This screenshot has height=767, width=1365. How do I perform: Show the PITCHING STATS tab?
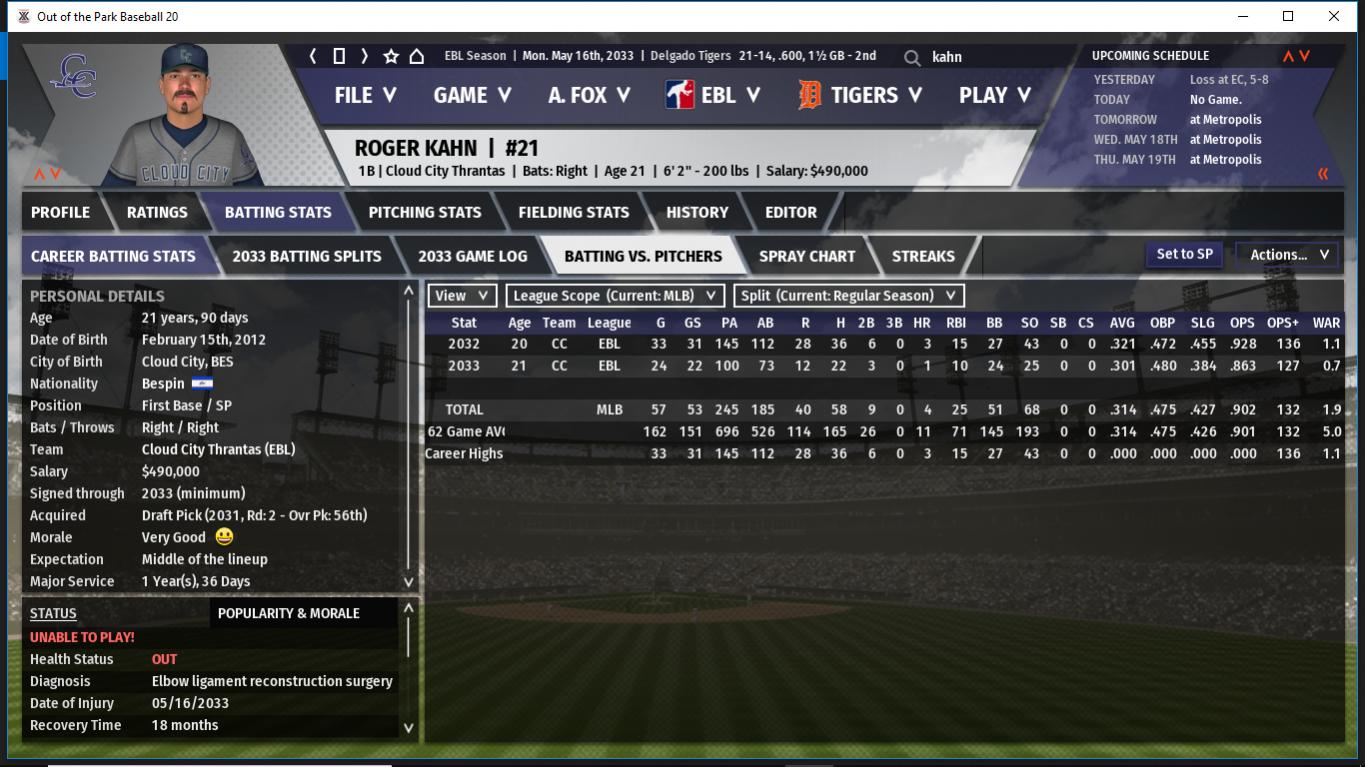click(x=424, y=212)
